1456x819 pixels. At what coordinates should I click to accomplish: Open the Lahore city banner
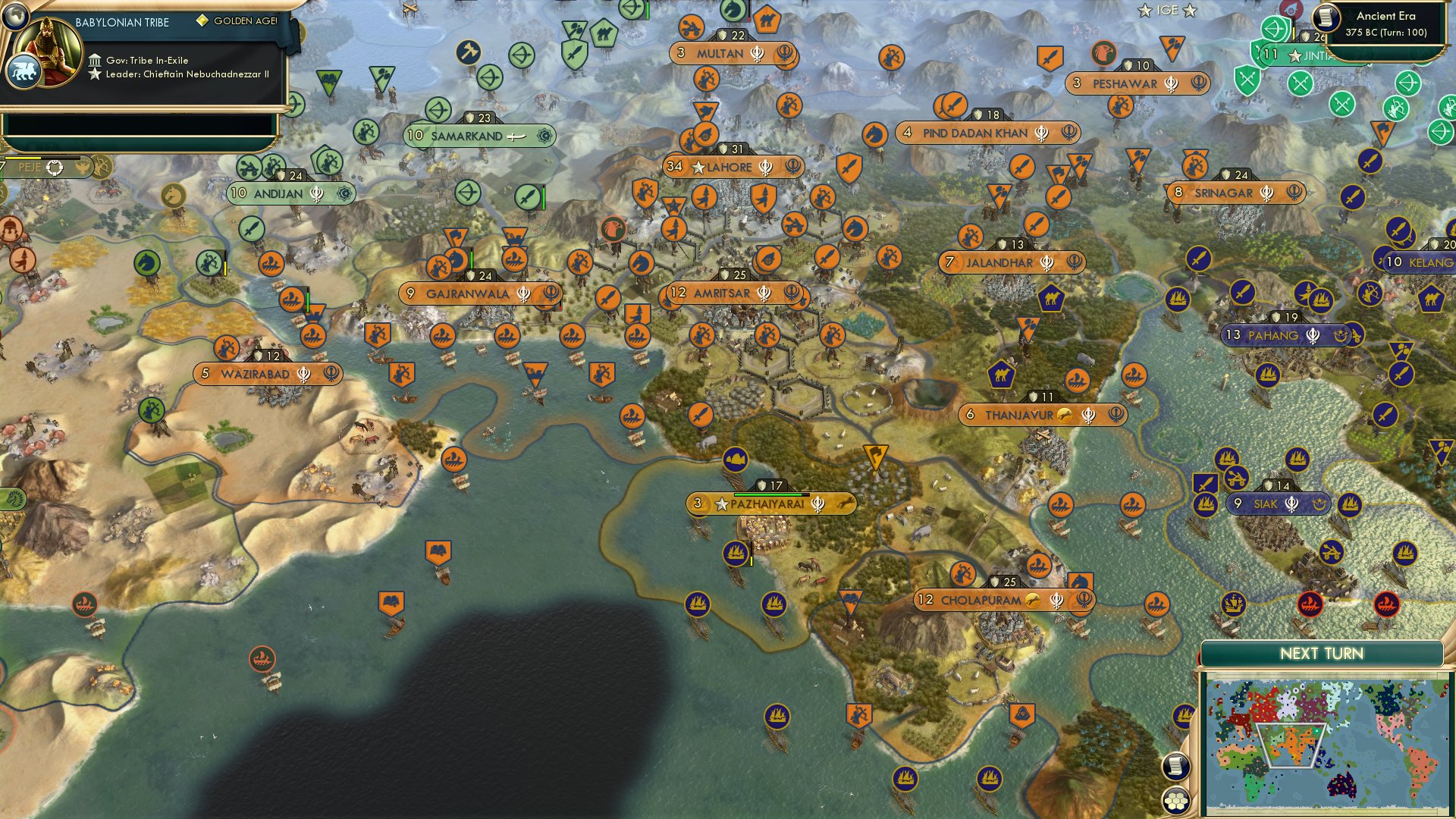732,168
